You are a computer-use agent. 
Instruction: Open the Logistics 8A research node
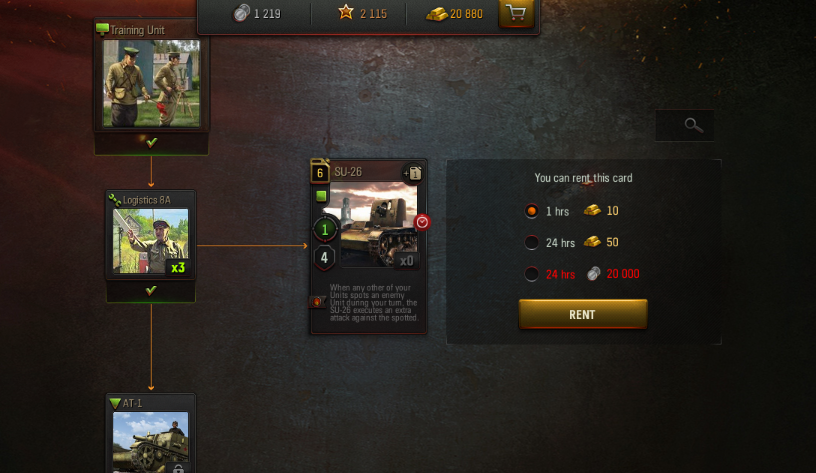[x=151, y=240]
